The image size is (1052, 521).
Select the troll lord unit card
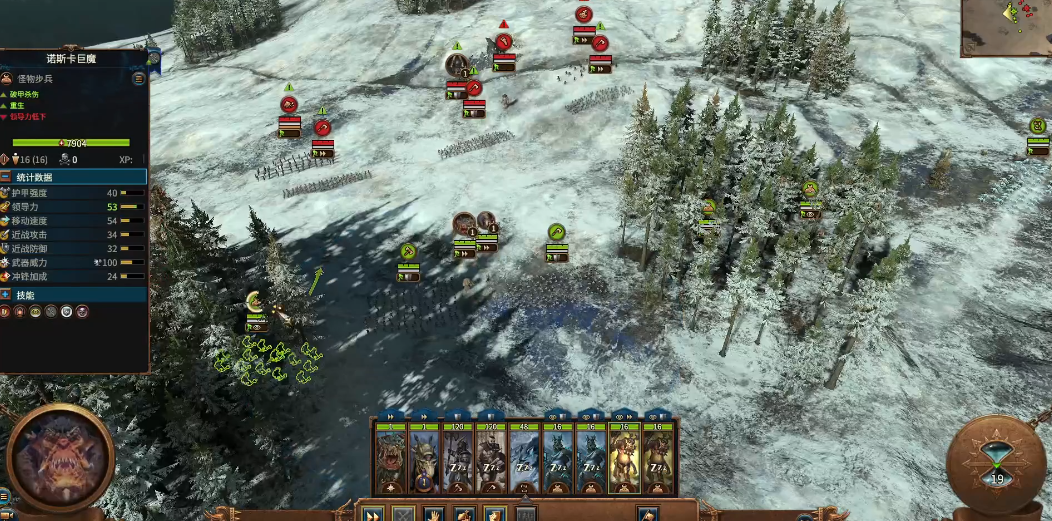390,459
